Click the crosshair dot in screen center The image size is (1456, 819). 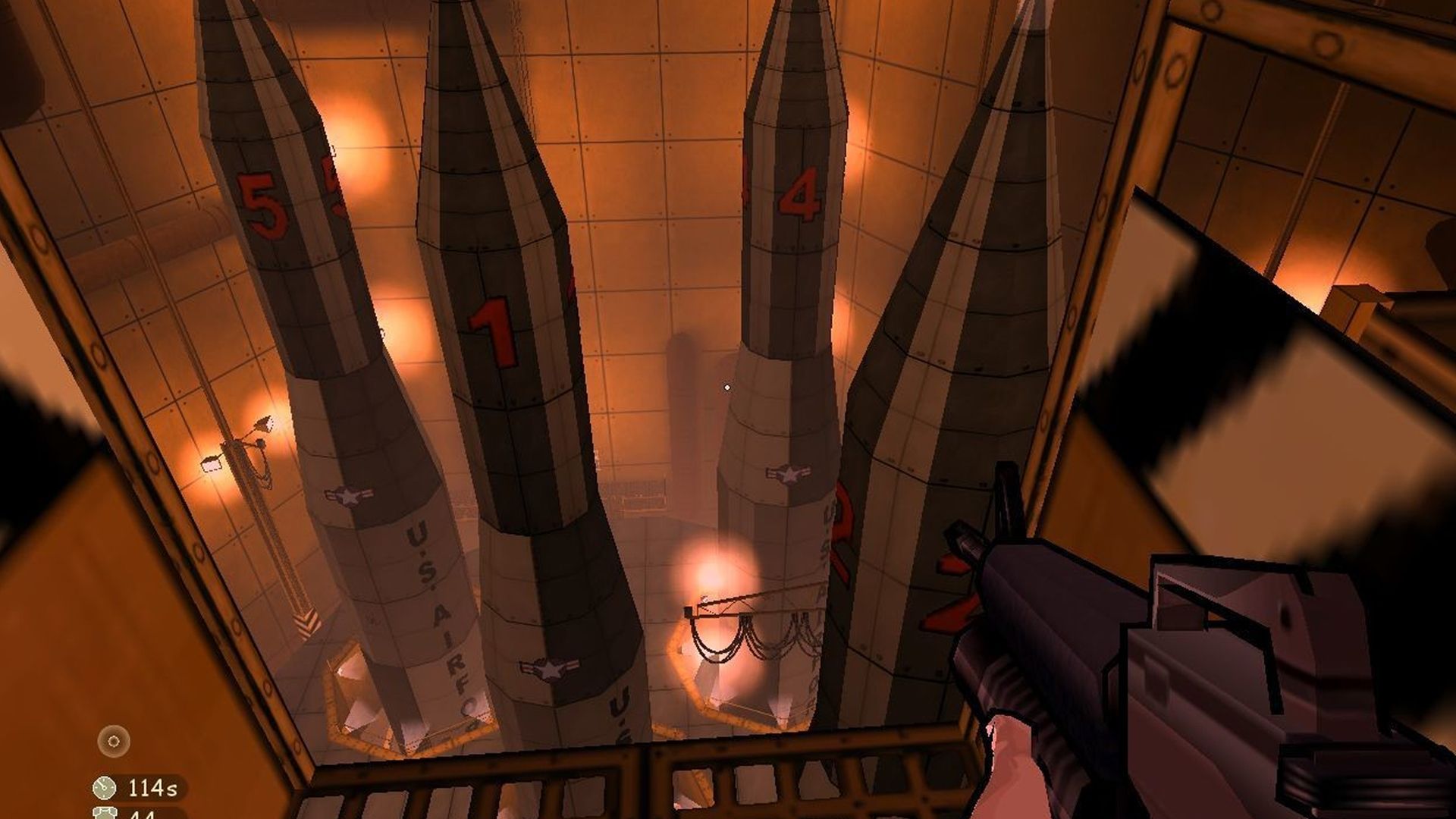click(x=729, y=386)
